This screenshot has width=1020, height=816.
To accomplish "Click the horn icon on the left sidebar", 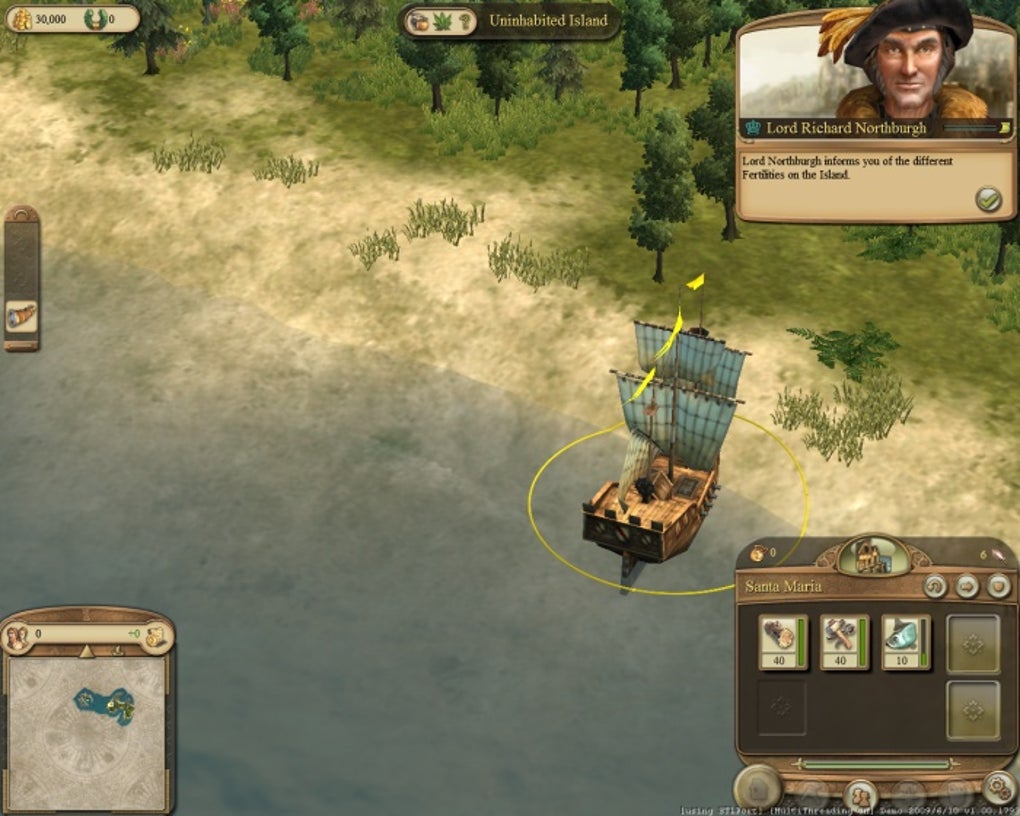I will click(21, 316).
